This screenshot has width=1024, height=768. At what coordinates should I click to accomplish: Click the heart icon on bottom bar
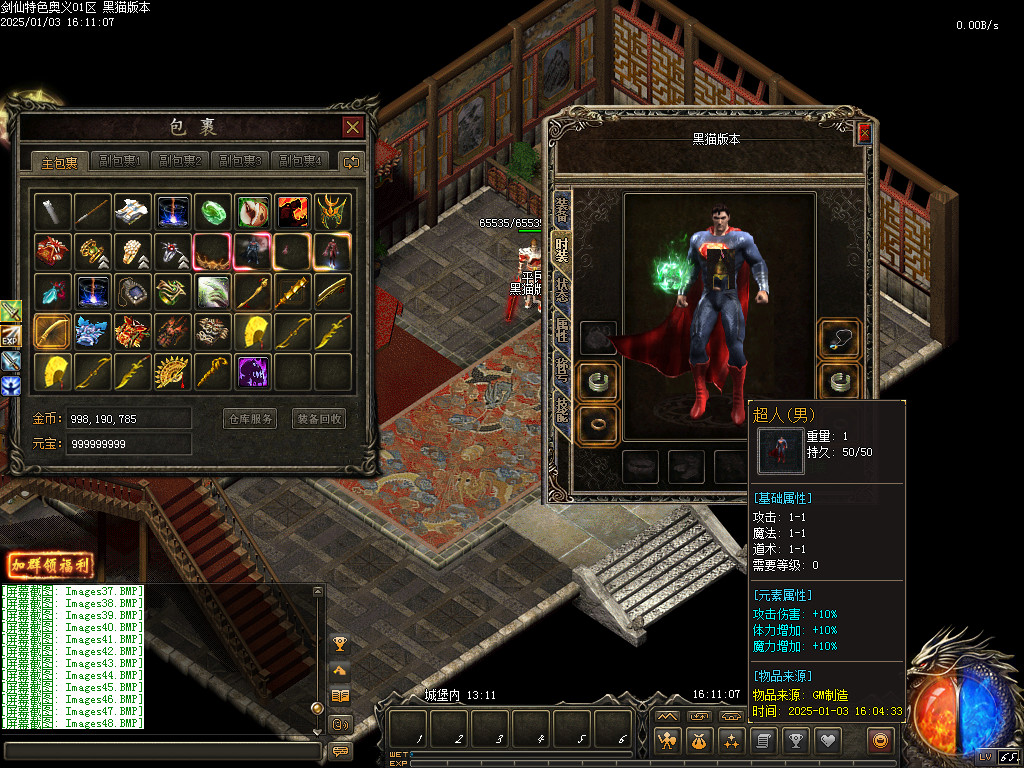[x=827, y=741]
